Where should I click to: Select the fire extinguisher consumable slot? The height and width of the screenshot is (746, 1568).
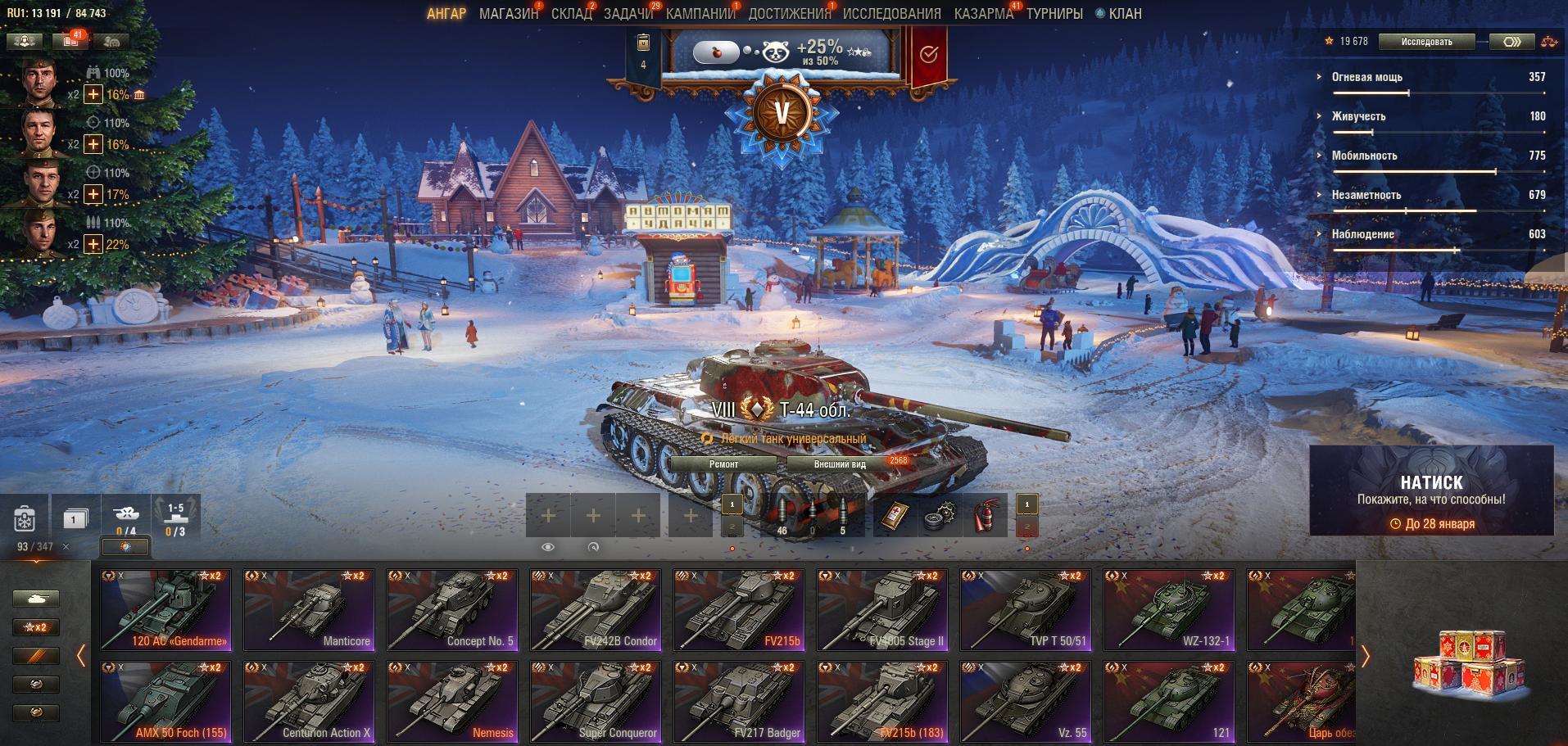986,517
